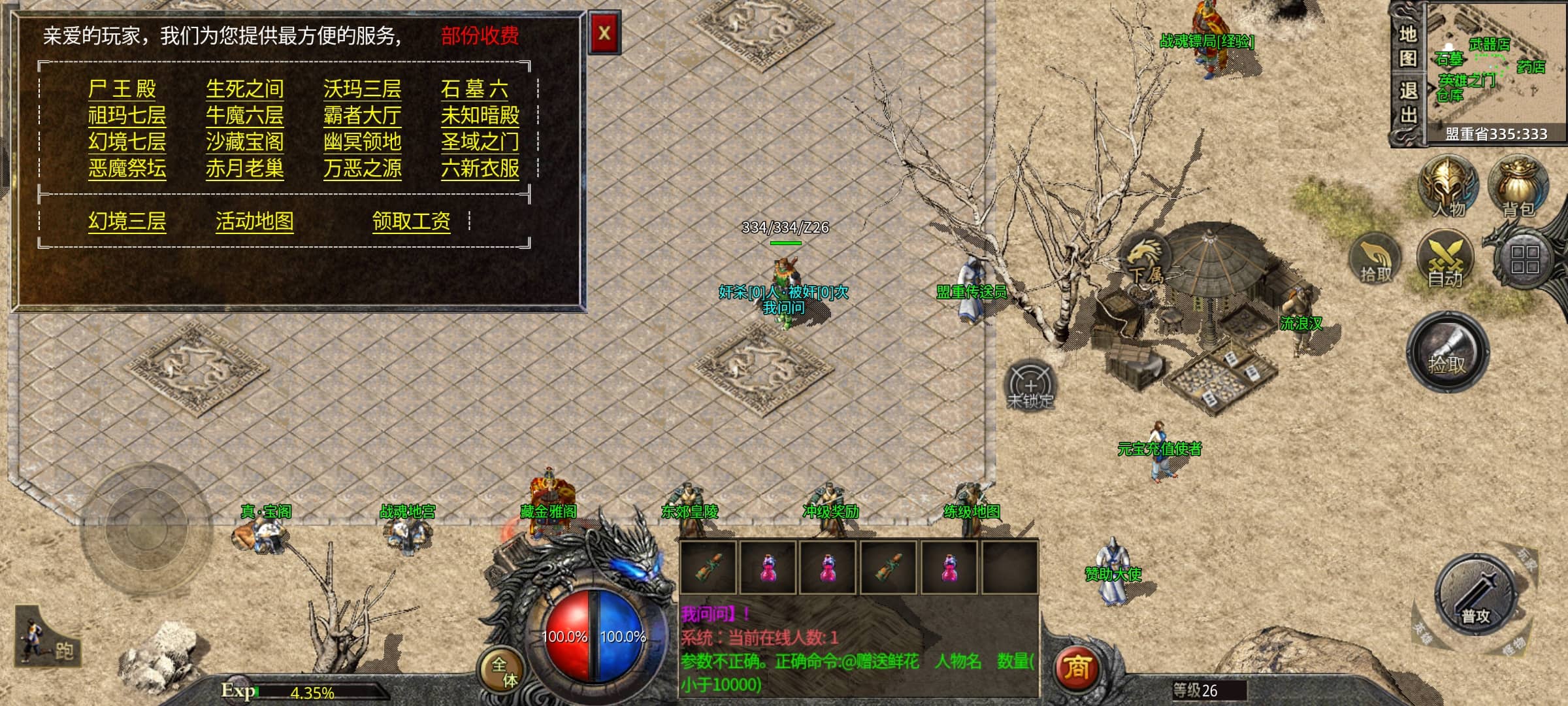Open the 人物 character panel
The image size is (1568, 706).
click(1448, 187)
